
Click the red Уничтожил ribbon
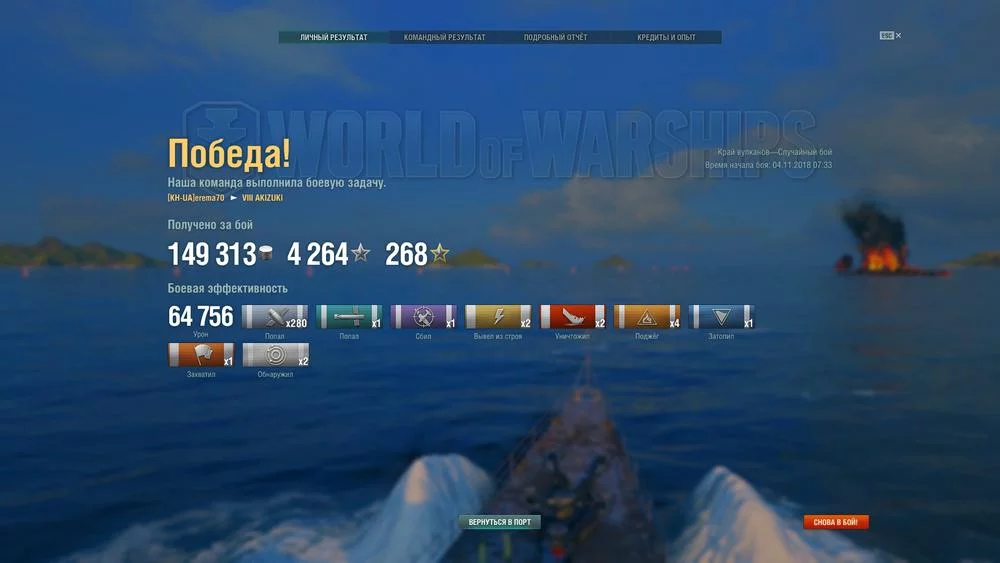(573, 317)
